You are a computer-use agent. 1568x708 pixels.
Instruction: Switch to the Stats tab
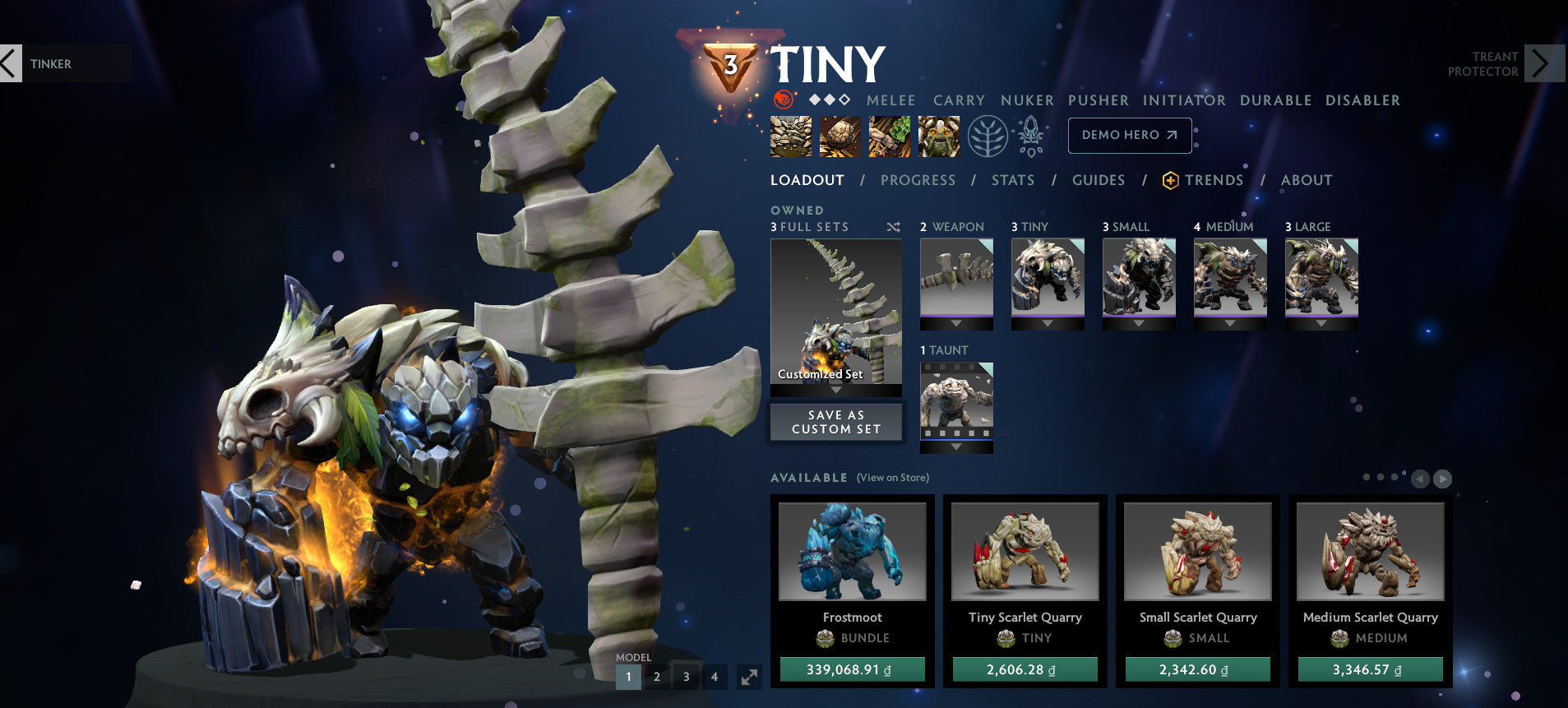1012,180
